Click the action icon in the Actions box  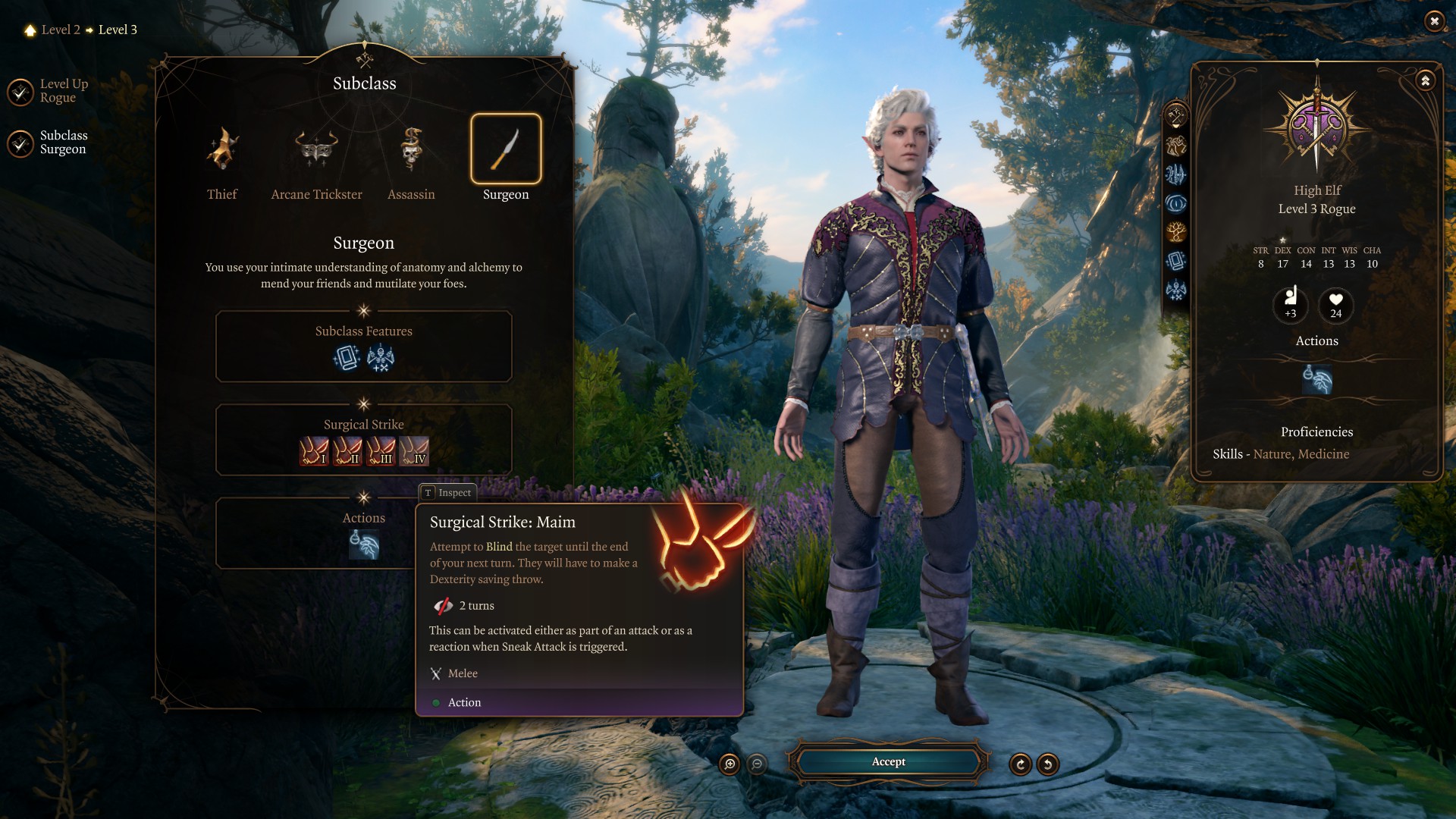coord(364,545)
